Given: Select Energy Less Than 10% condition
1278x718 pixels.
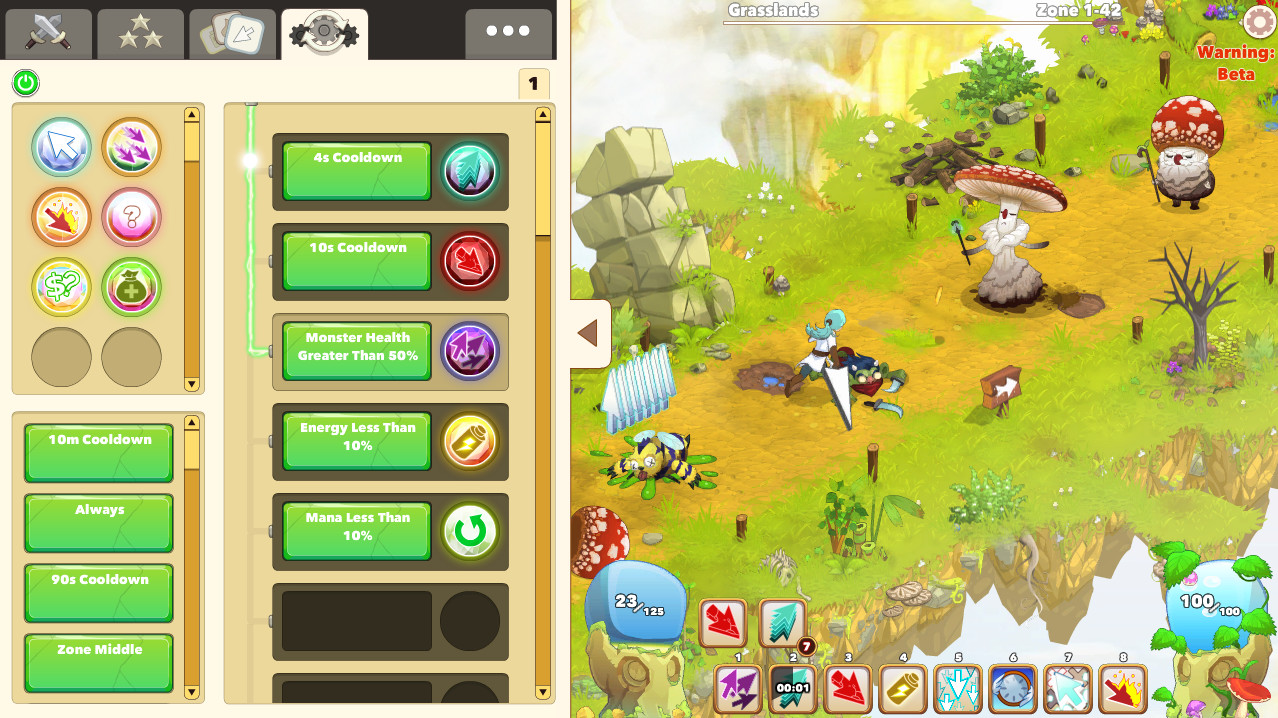Looking at the screenshot, I should pyautogui.click(x=357, y=441).
